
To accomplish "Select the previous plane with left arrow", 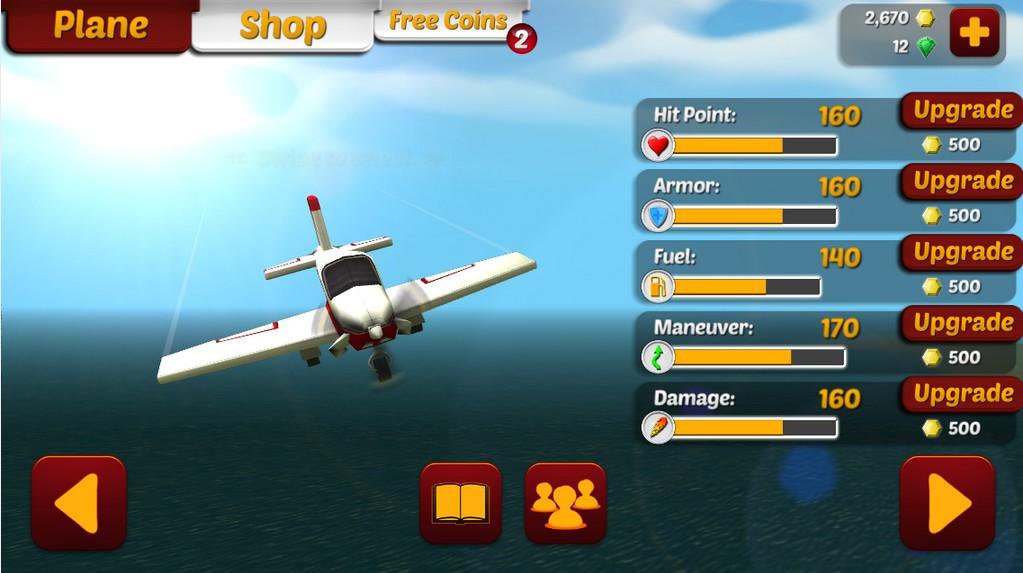I will (x=79, y=503).
